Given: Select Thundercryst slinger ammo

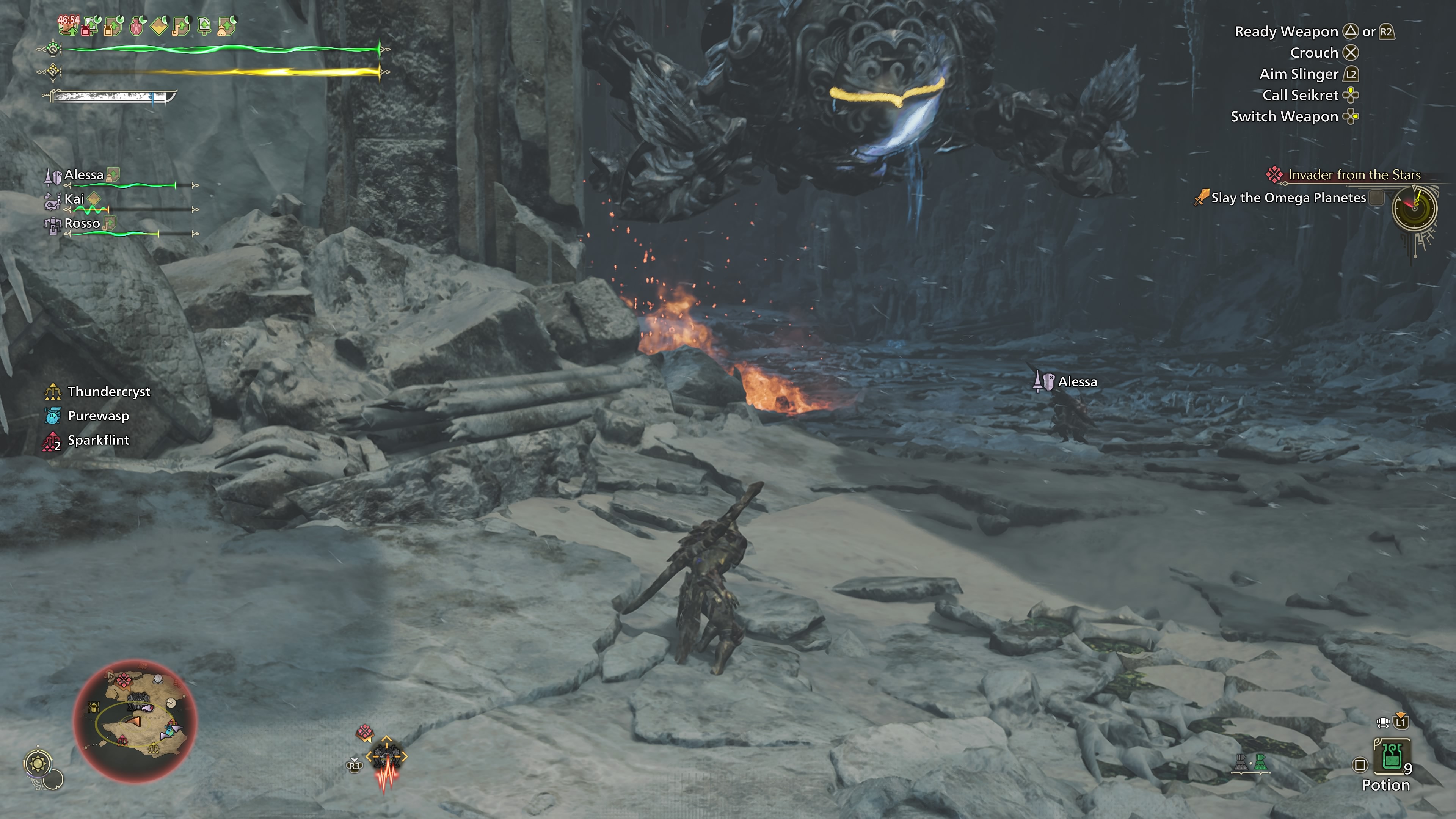Looking at the screenshot, I should pyautogui.click(x=108, y=392).
